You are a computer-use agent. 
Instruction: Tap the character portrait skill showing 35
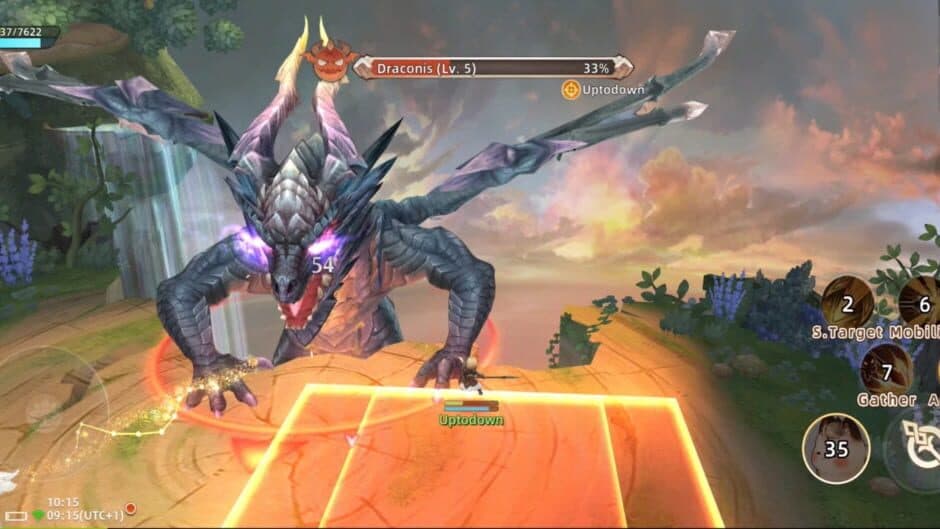835,447
